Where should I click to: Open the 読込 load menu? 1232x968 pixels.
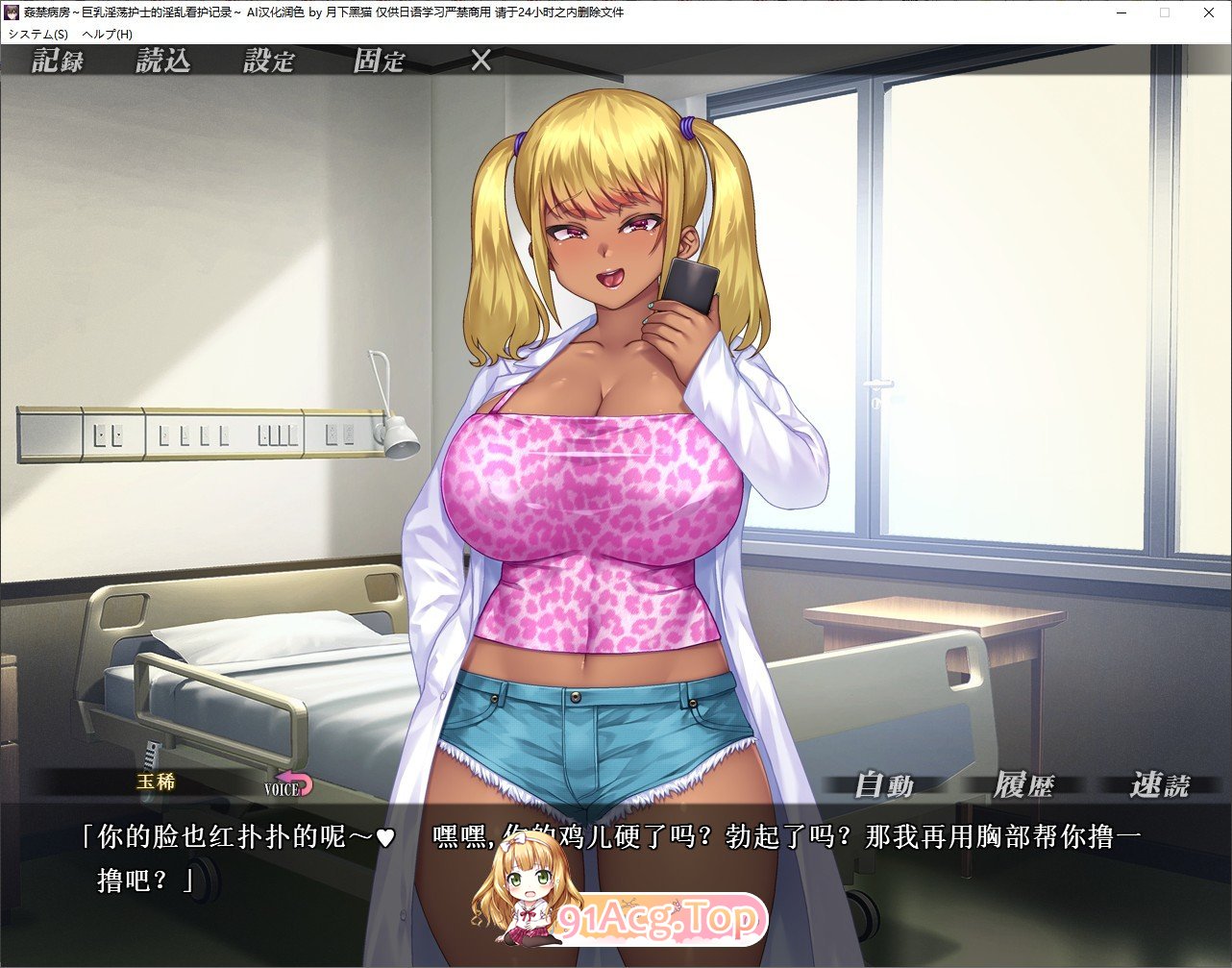[x=163, y=62]
